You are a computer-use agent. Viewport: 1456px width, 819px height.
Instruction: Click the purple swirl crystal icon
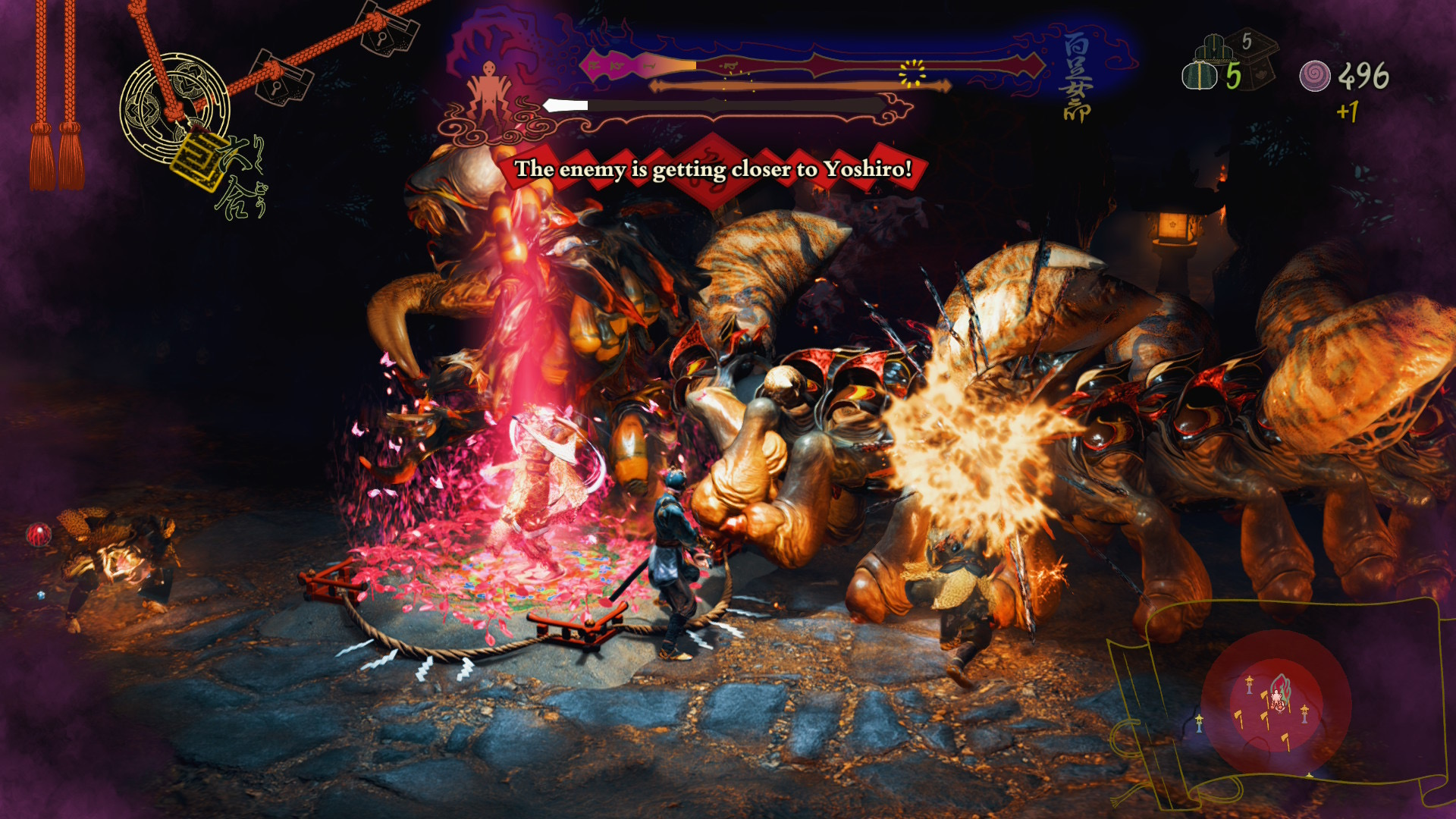click(x=1314, y=76)
